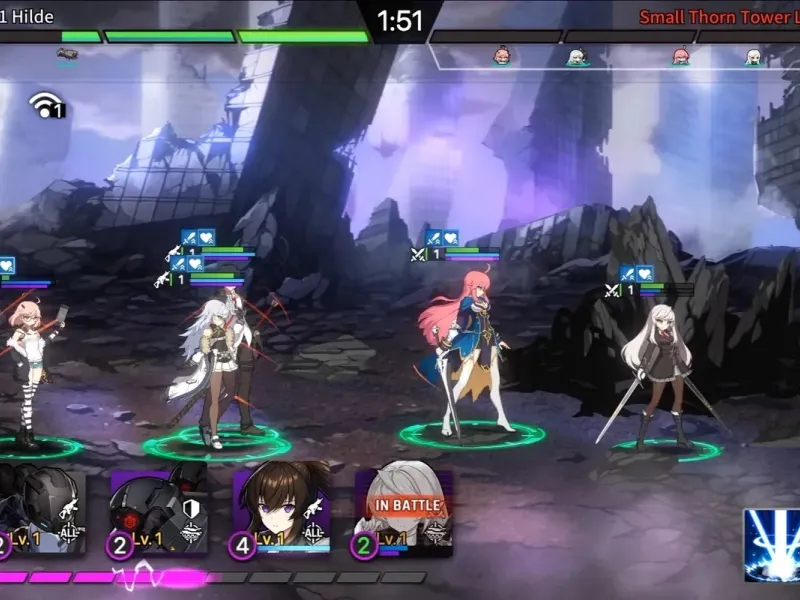Activate the blue beam ship skill
The width and height of the screenshot is (800, 600).
click(771, 544)
